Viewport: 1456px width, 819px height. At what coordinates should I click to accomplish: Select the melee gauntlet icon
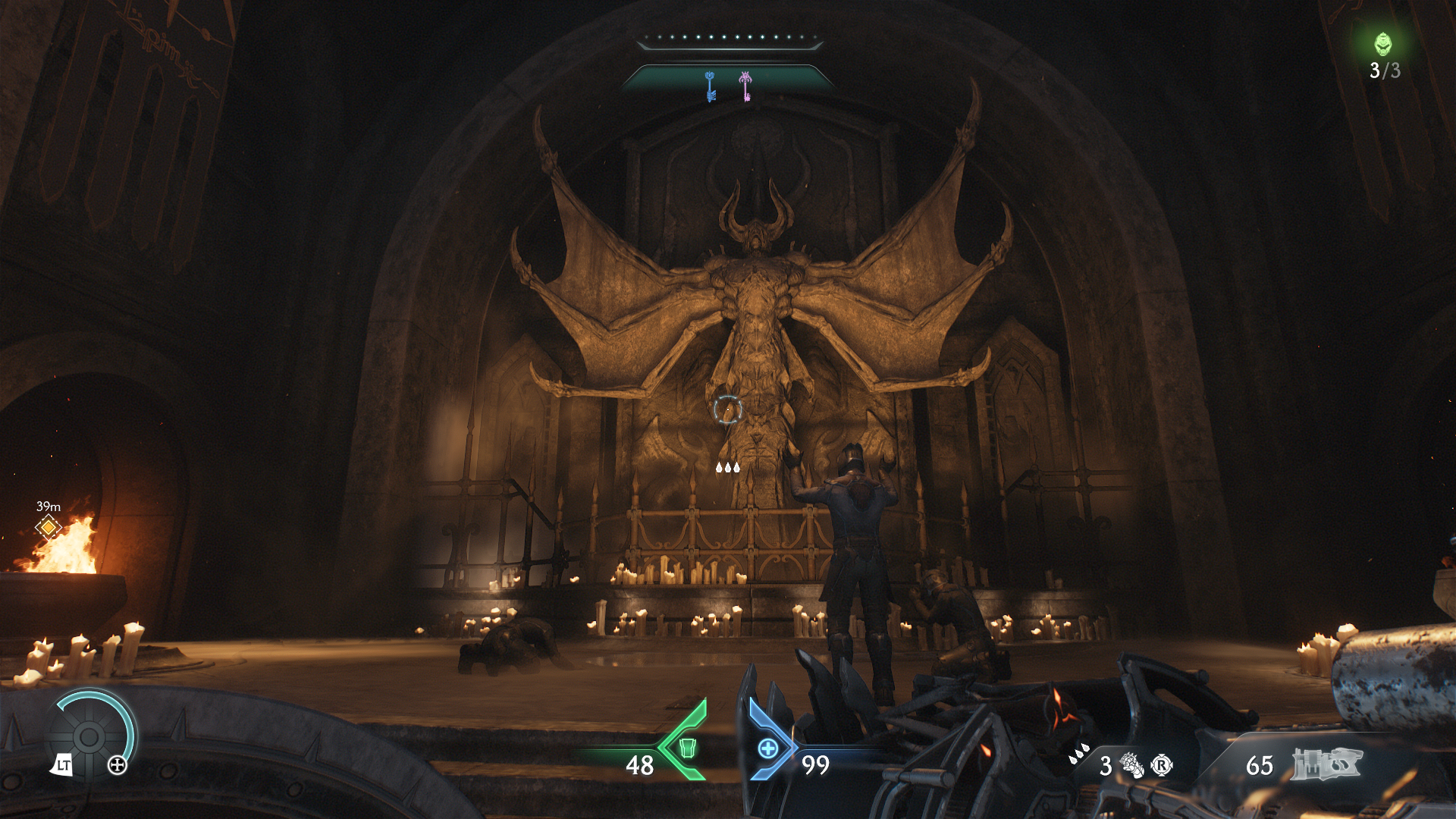[1132, 765]
